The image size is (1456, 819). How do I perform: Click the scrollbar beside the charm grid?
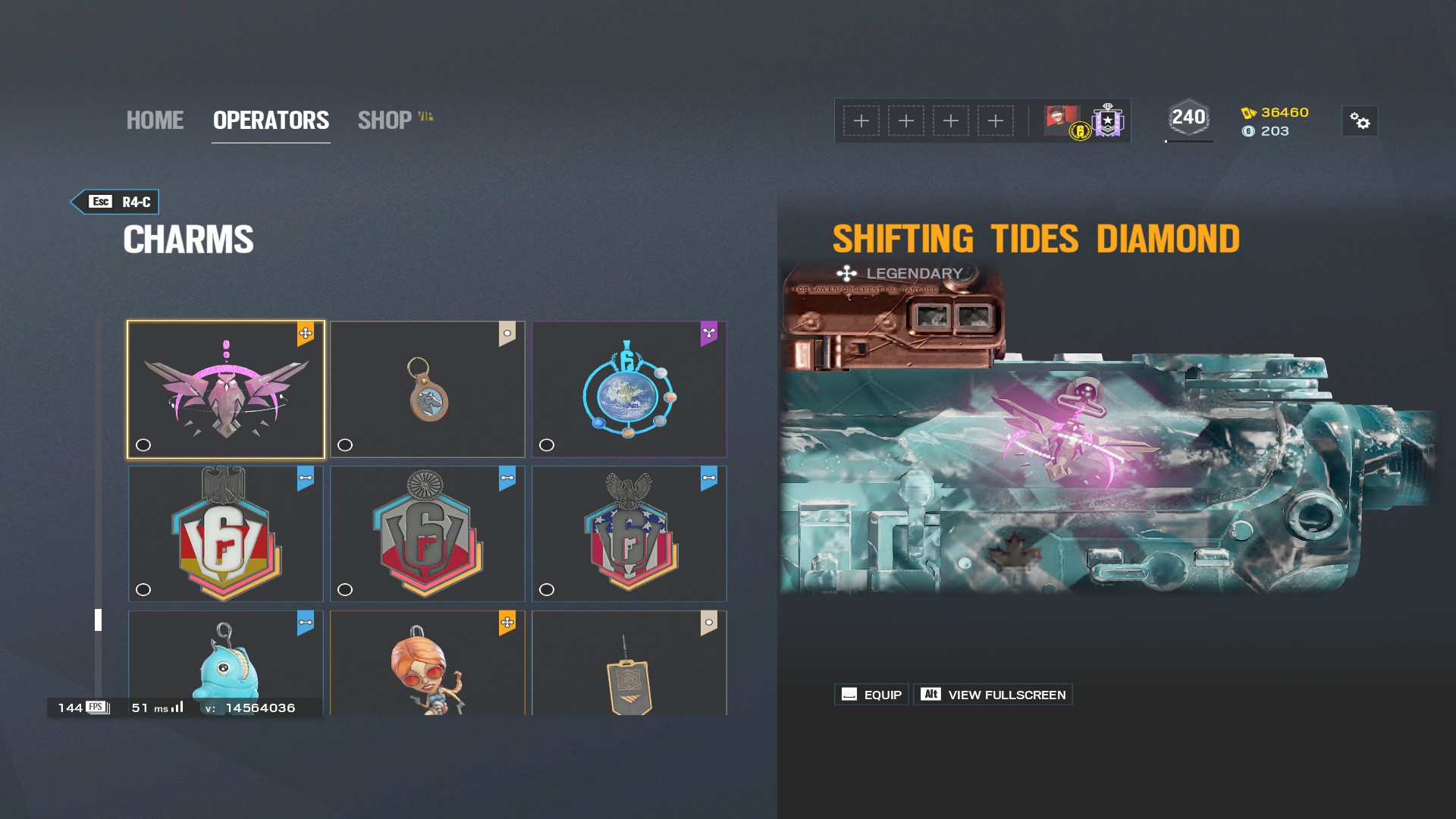(x=97, y=618)
